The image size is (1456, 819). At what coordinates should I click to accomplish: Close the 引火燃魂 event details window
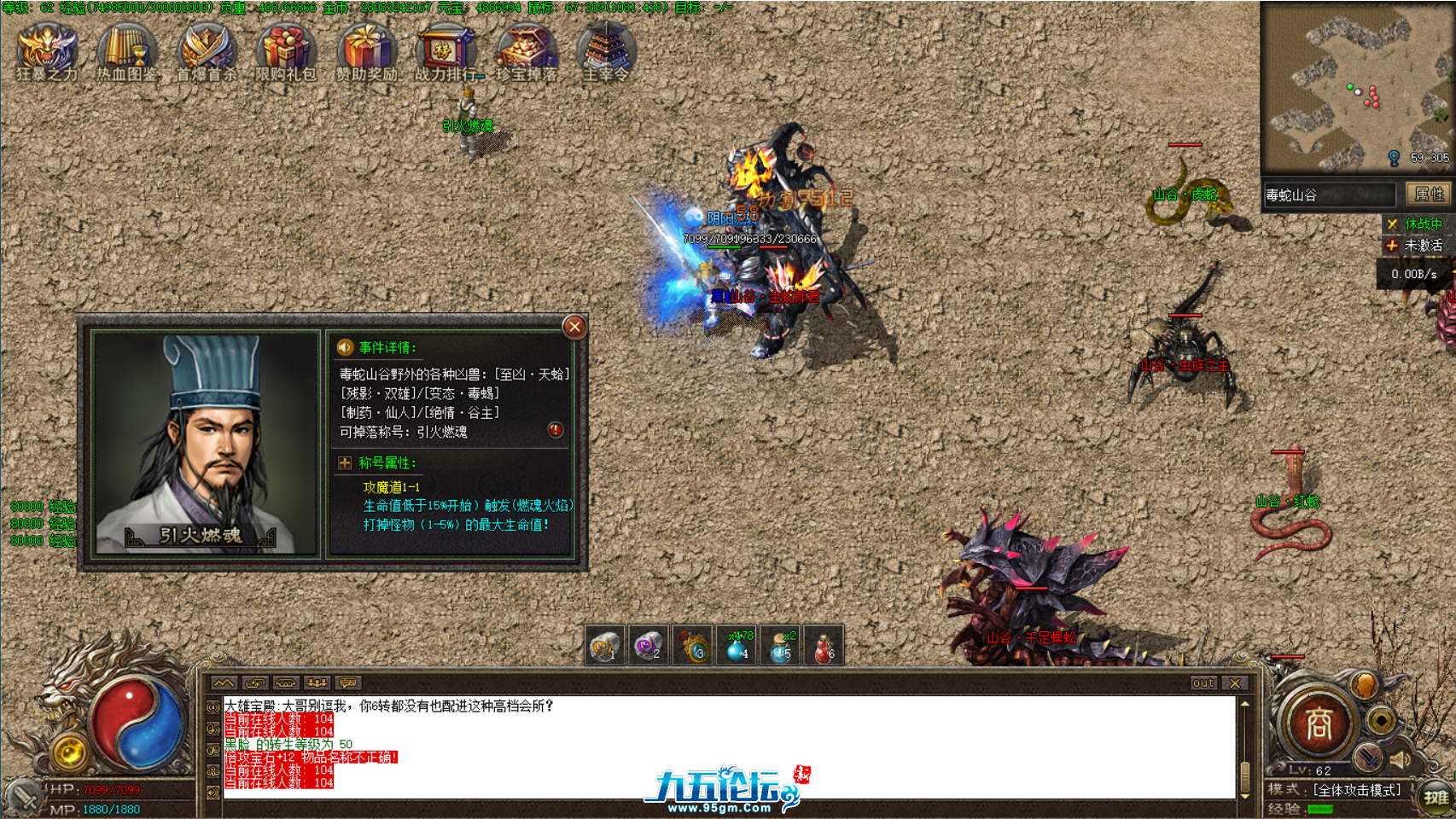pyautogui.click(x=574, y=327)
